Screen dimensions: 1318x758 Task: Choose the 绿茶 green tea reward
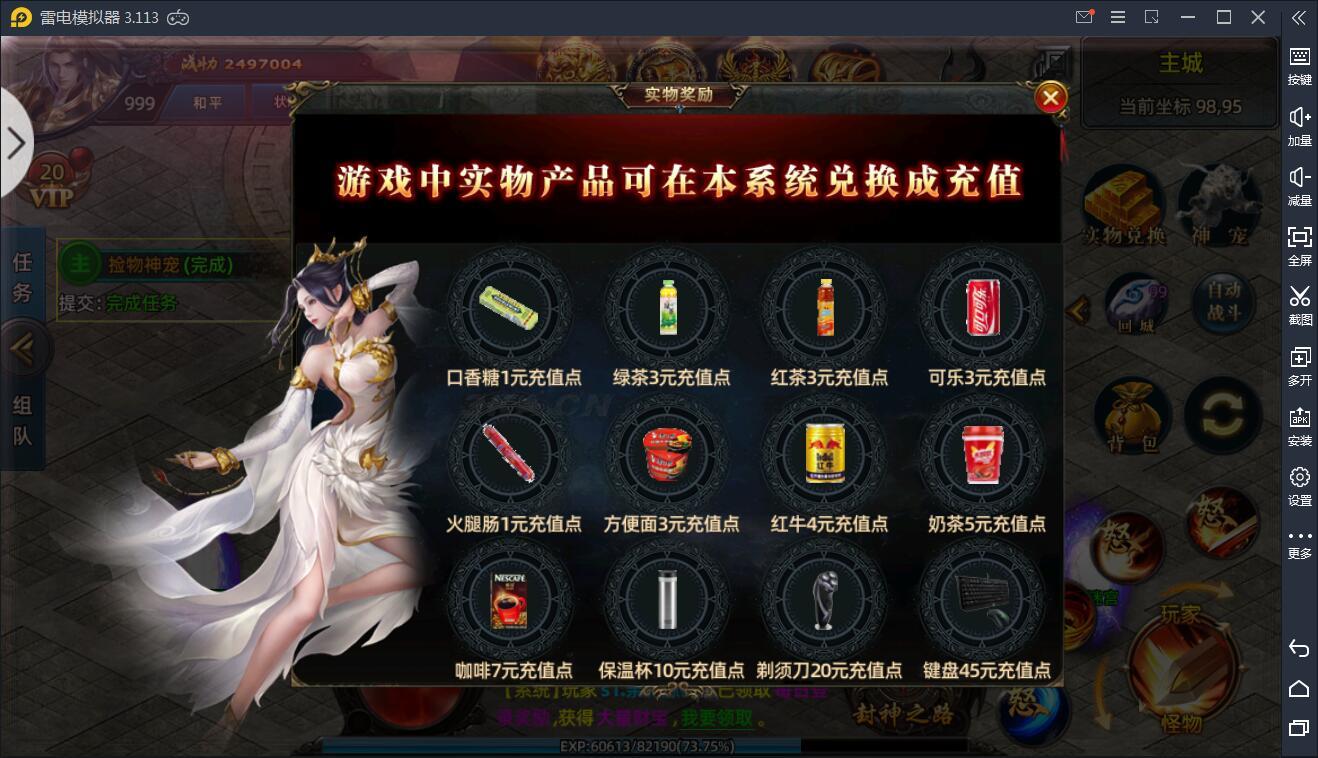click(668, 309)
